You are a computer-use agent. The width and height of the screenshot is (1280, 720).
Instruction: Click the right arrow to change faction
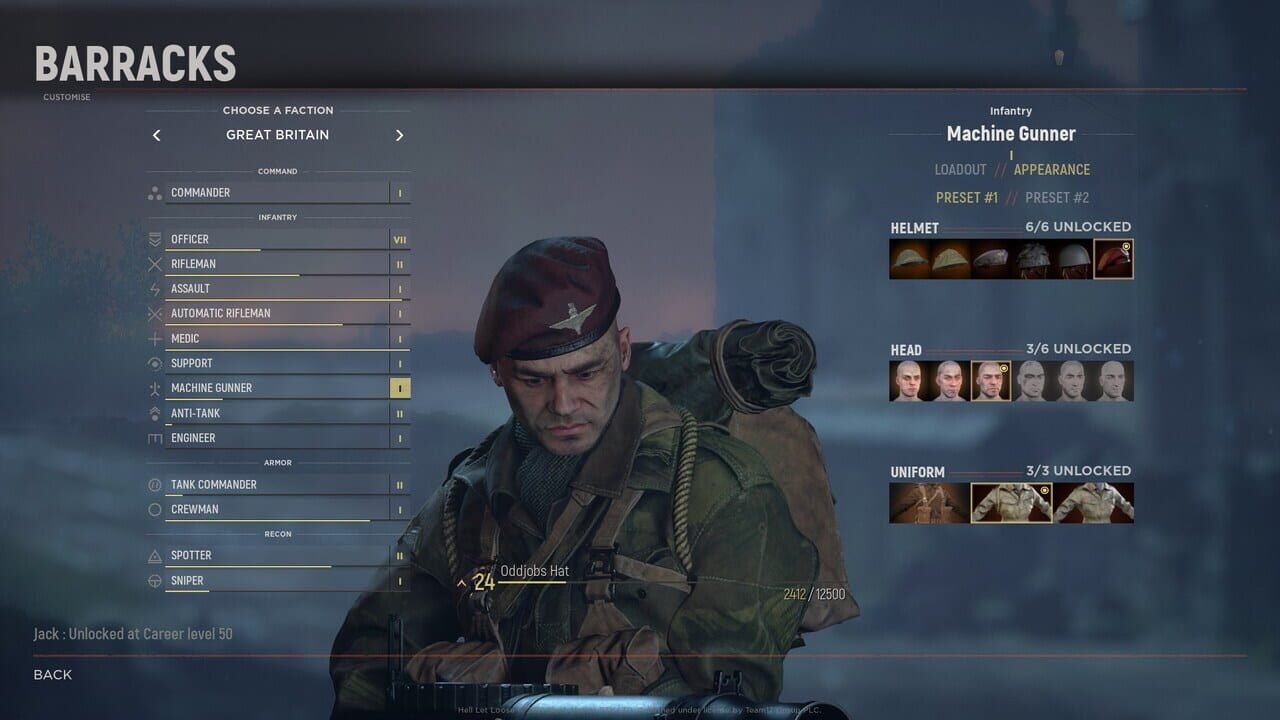(x=399, y=134)
